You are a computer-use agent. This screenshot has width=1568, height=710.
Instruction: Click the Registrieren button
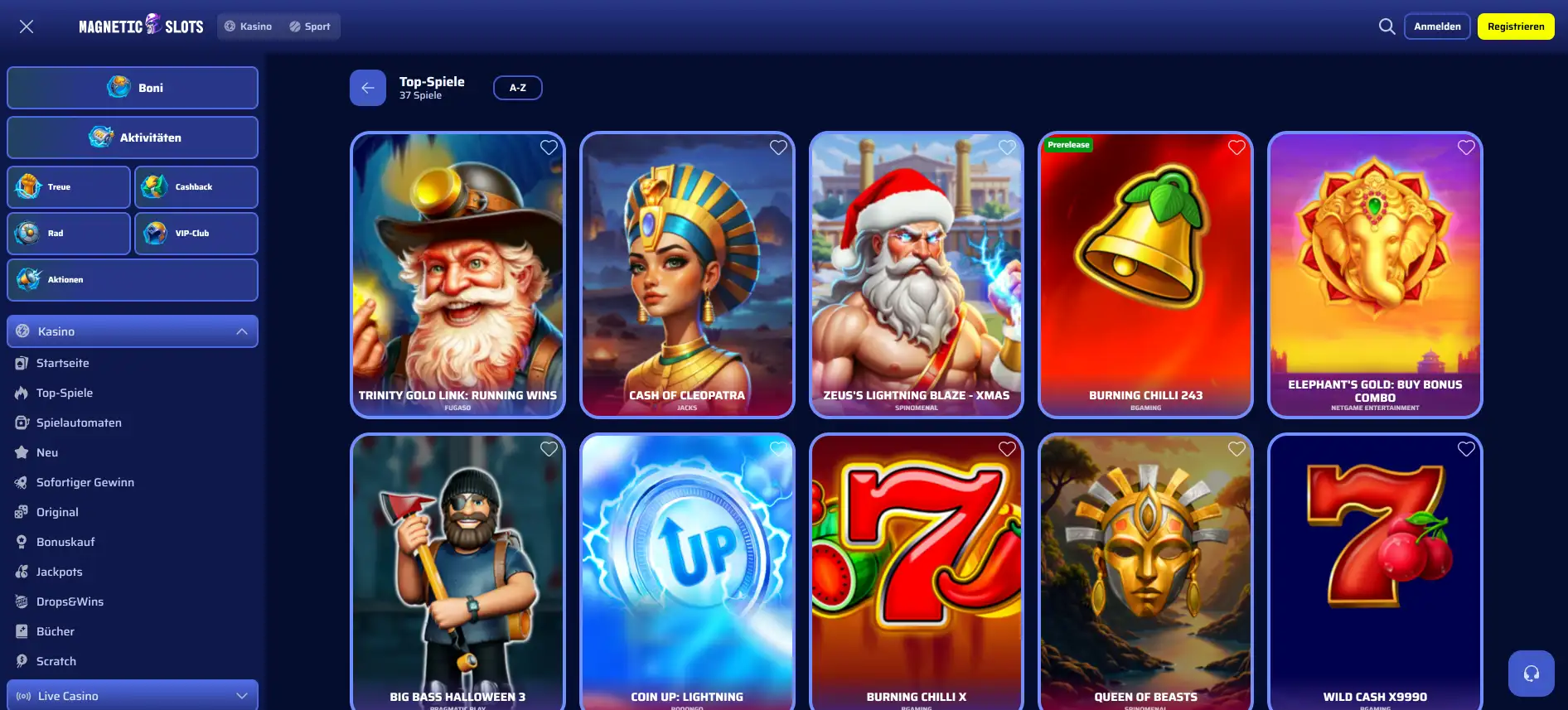click(1515, 26)
